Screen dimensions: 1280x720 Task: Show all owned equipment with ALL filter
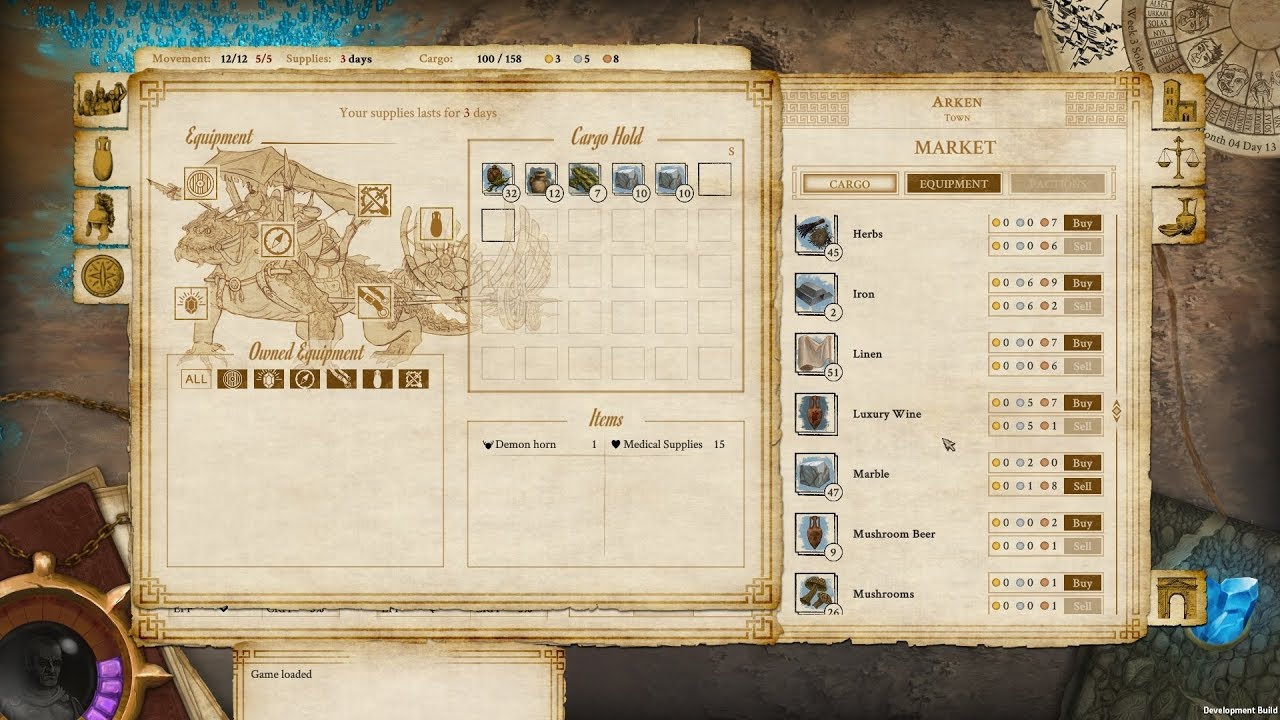196,379
